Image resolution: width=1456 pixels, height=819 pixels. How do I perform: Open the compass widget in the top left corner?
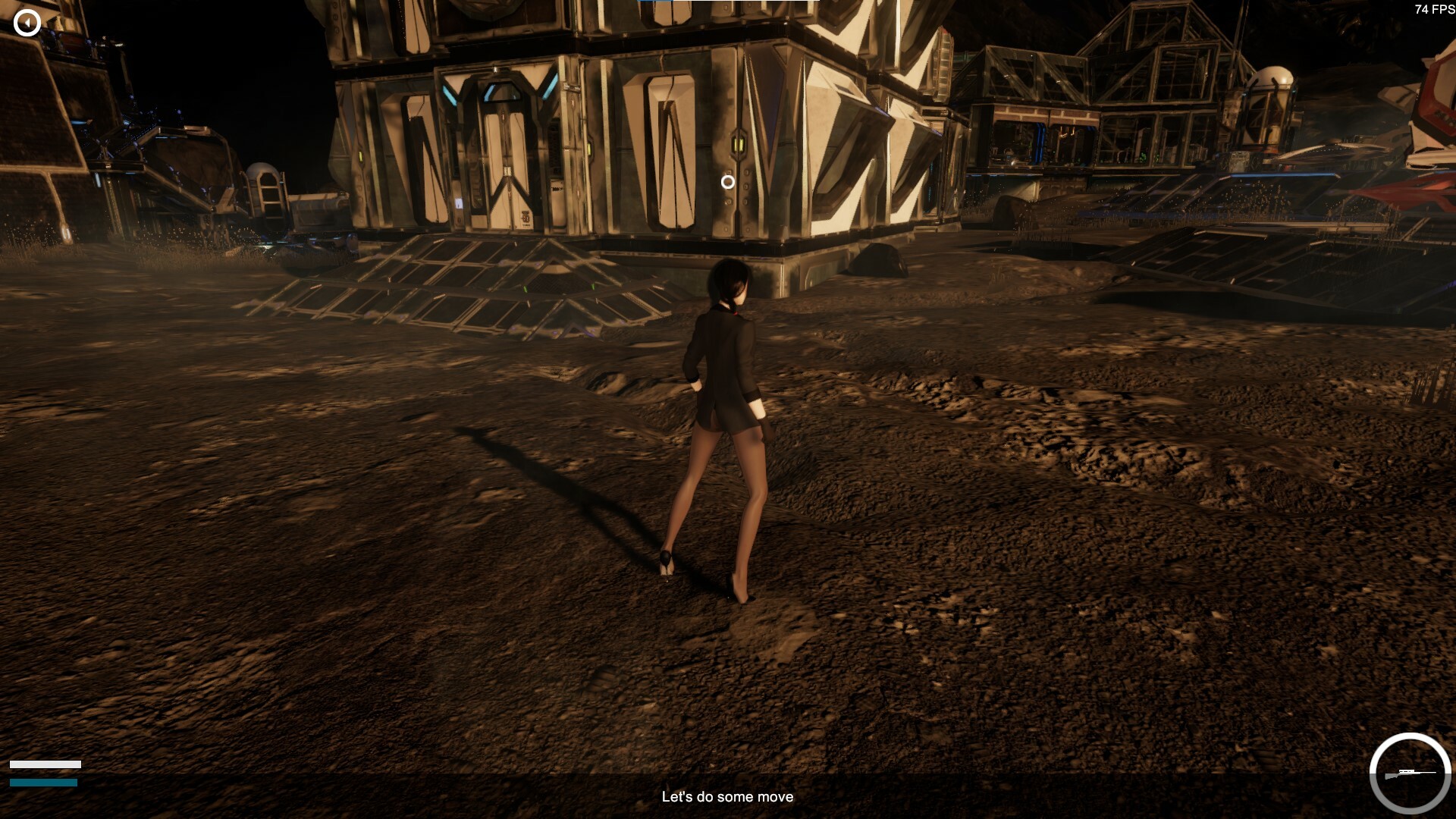tap(27, 21)
